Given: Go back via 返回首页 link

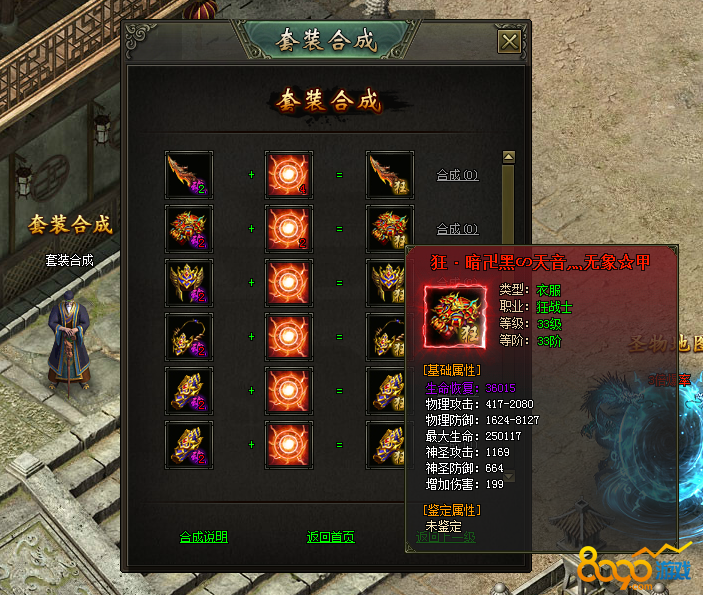Looking at the screenshot, I should [330, 537].
